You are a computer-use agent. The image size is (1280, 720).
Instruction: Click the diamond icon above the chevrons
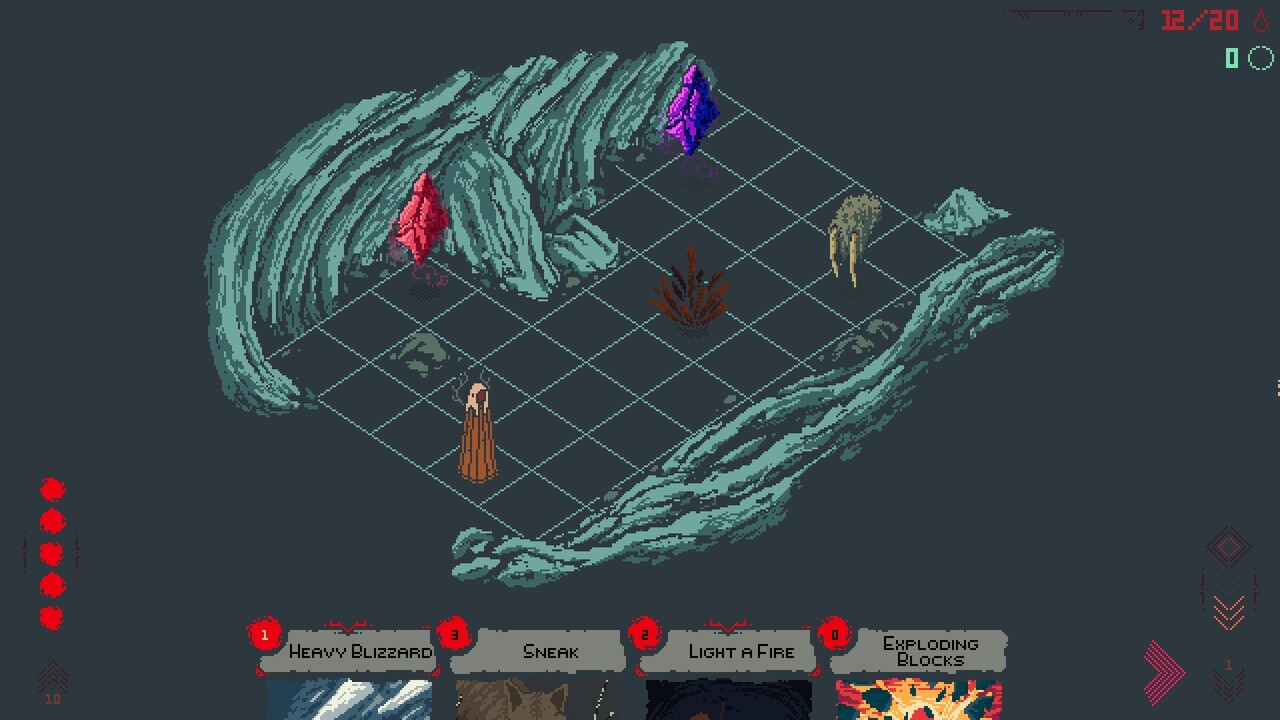coord(1229,547)
